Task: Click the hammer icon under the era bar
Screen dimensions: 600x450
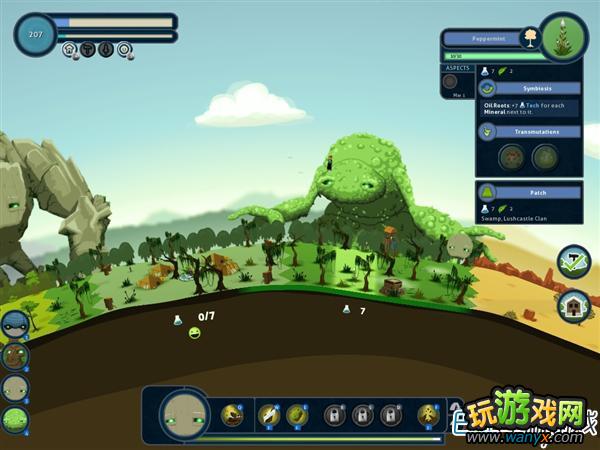Action: [88, 48]
